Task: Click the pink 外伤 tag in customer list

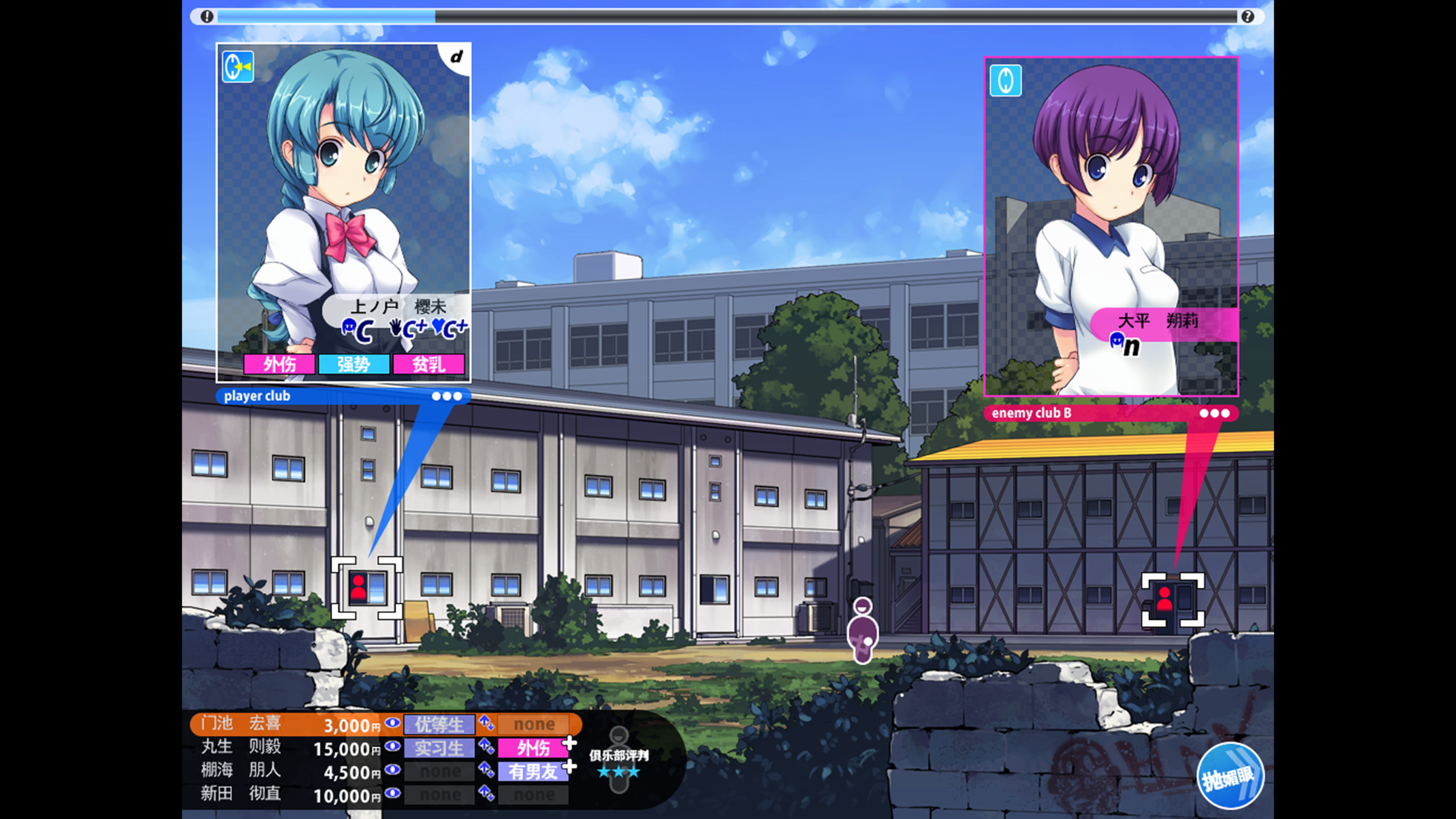Action: 533,748
